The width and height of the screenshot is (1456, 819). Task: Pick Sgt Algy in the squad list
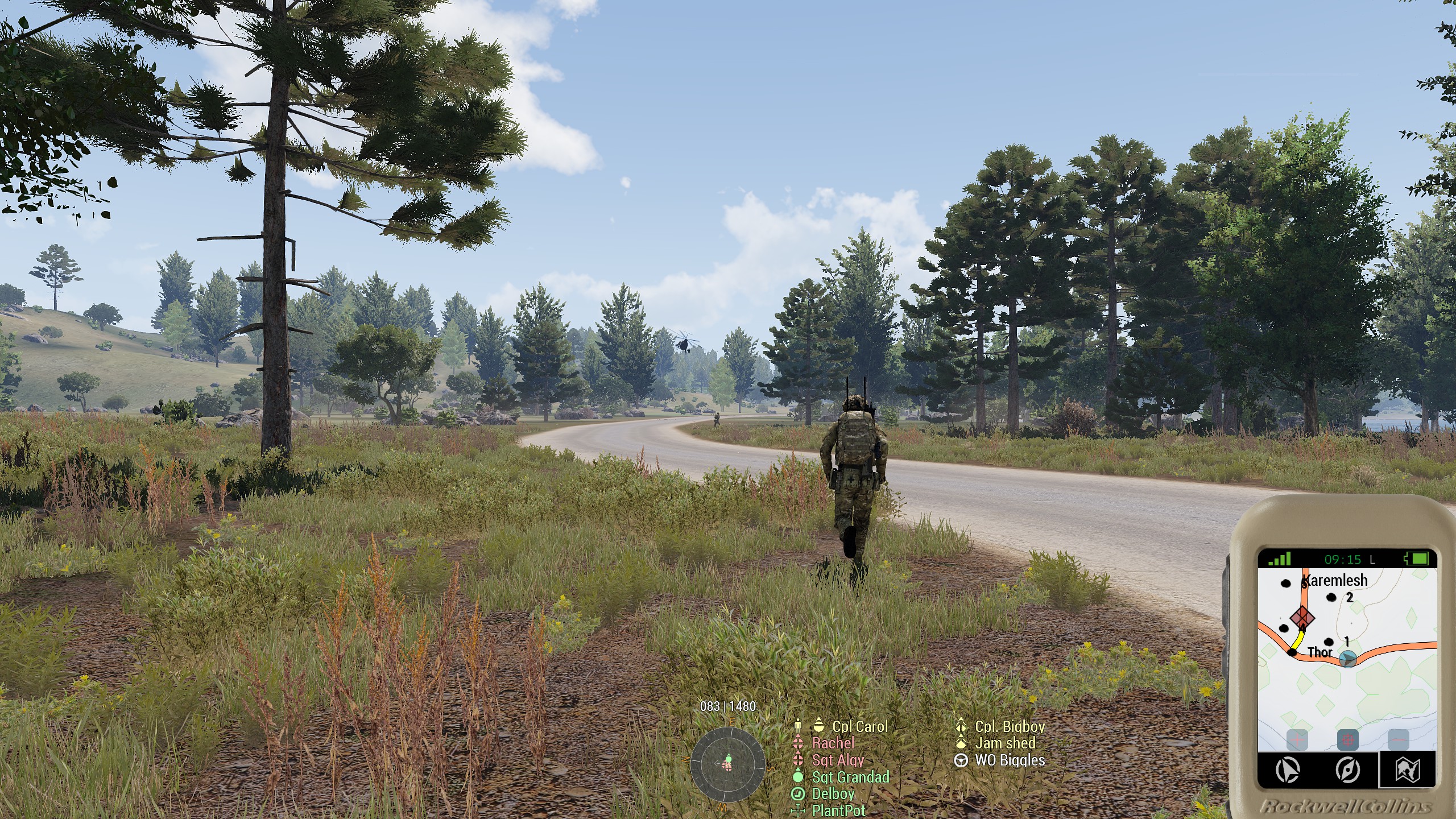[838, 760]
